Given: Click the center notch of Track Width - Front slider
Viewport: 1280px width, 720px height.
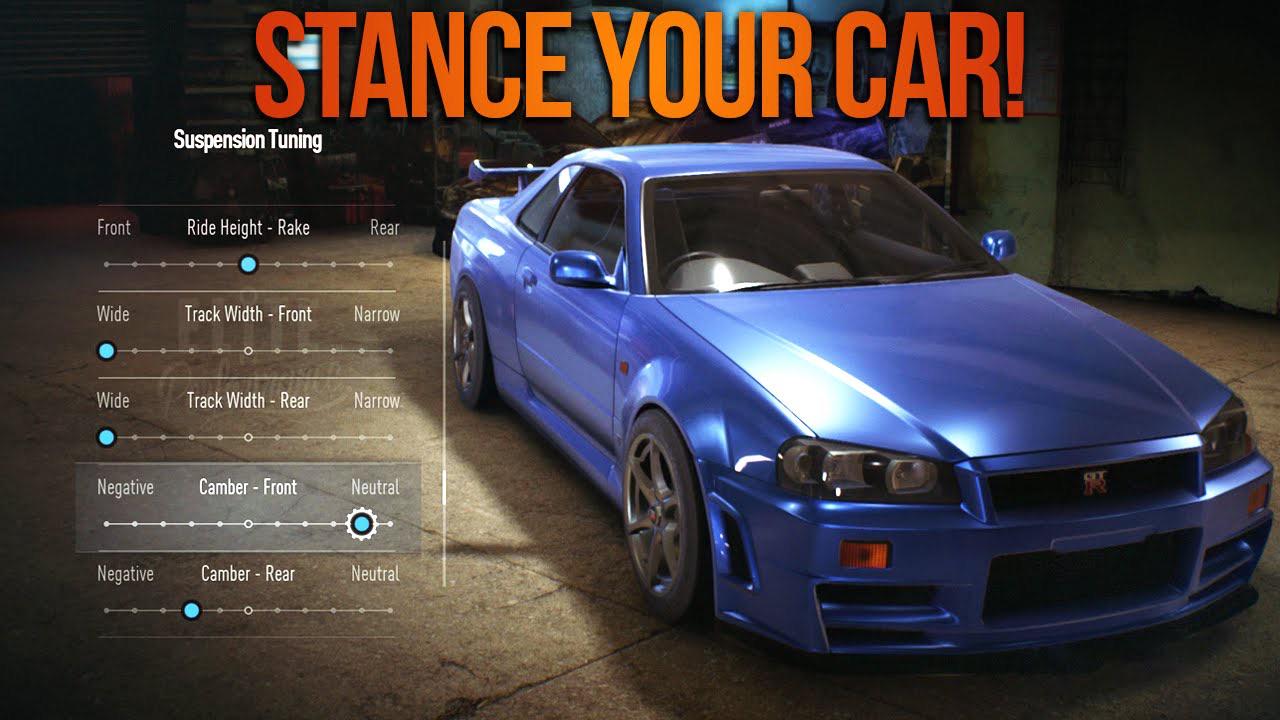Looking at the screenshot, I should tap(247, 350).
